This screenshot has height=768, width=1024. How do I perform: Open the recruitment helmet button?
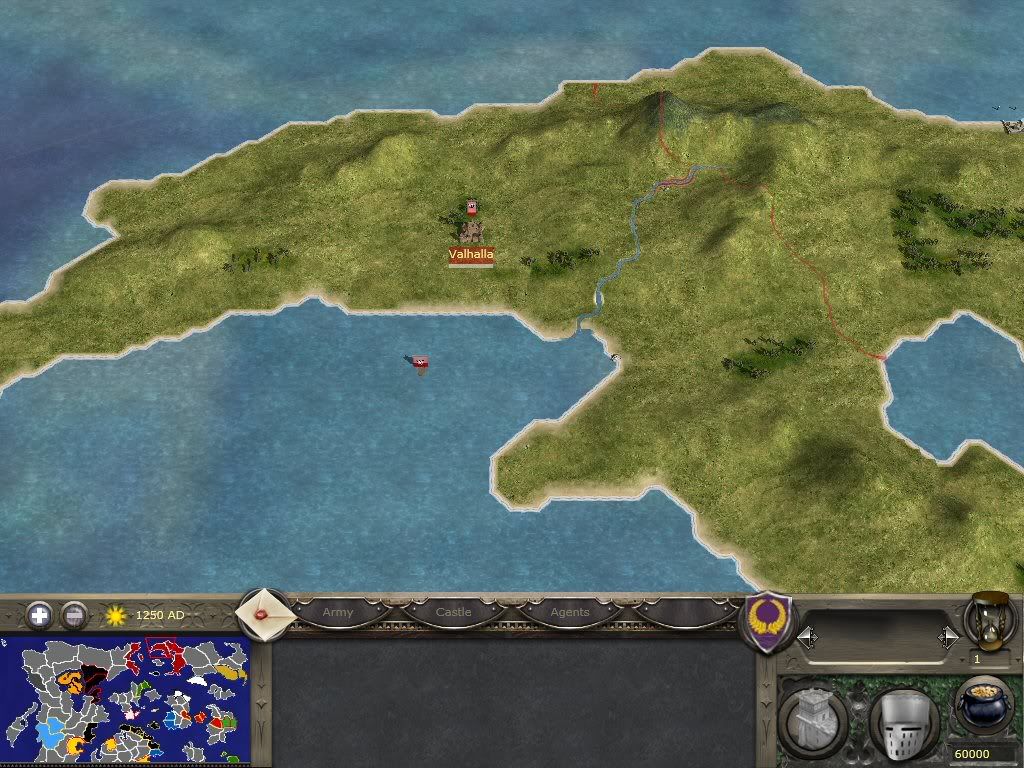[x=902, y=718]
